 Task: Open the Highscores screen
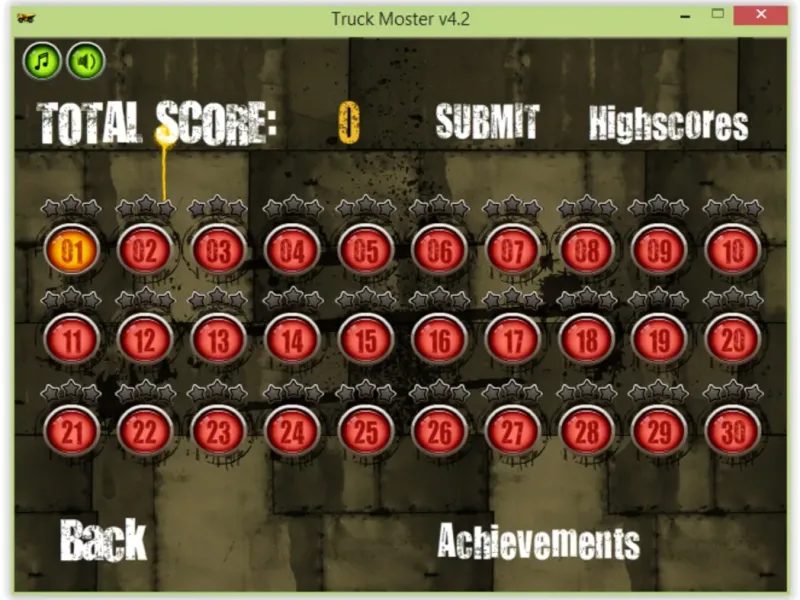click(x=668, y=124)
